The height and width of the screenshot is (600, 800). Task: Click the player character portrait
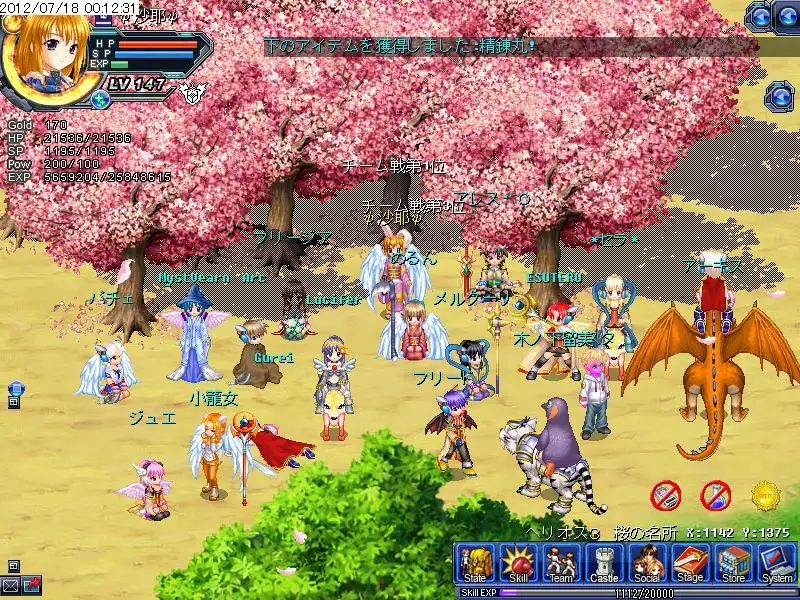[x=44, y=50]
